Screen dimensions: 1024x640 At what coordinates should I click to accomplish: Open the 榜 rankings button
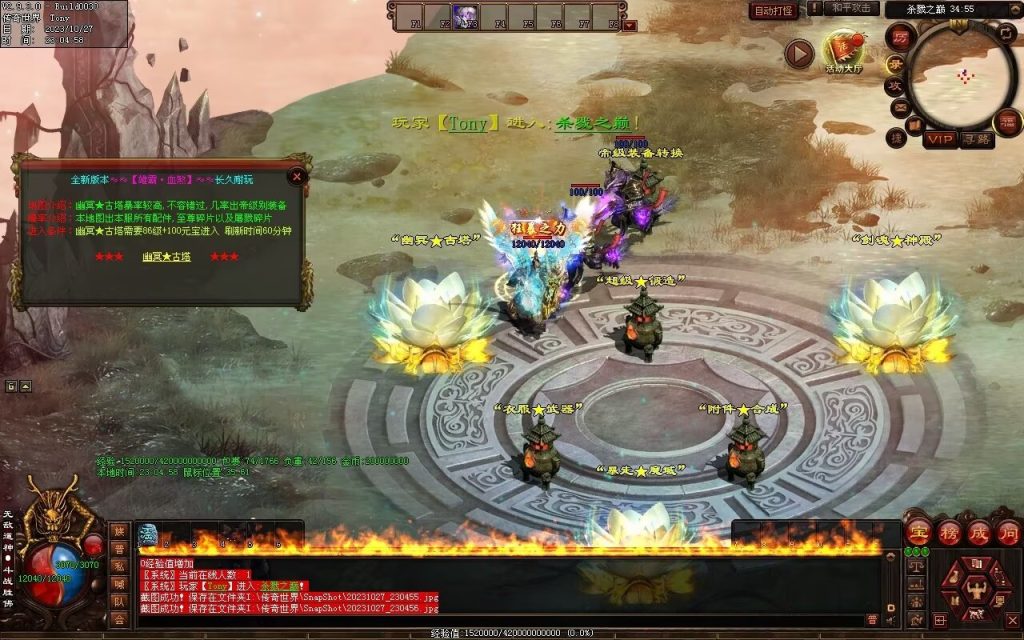[949, 531]
